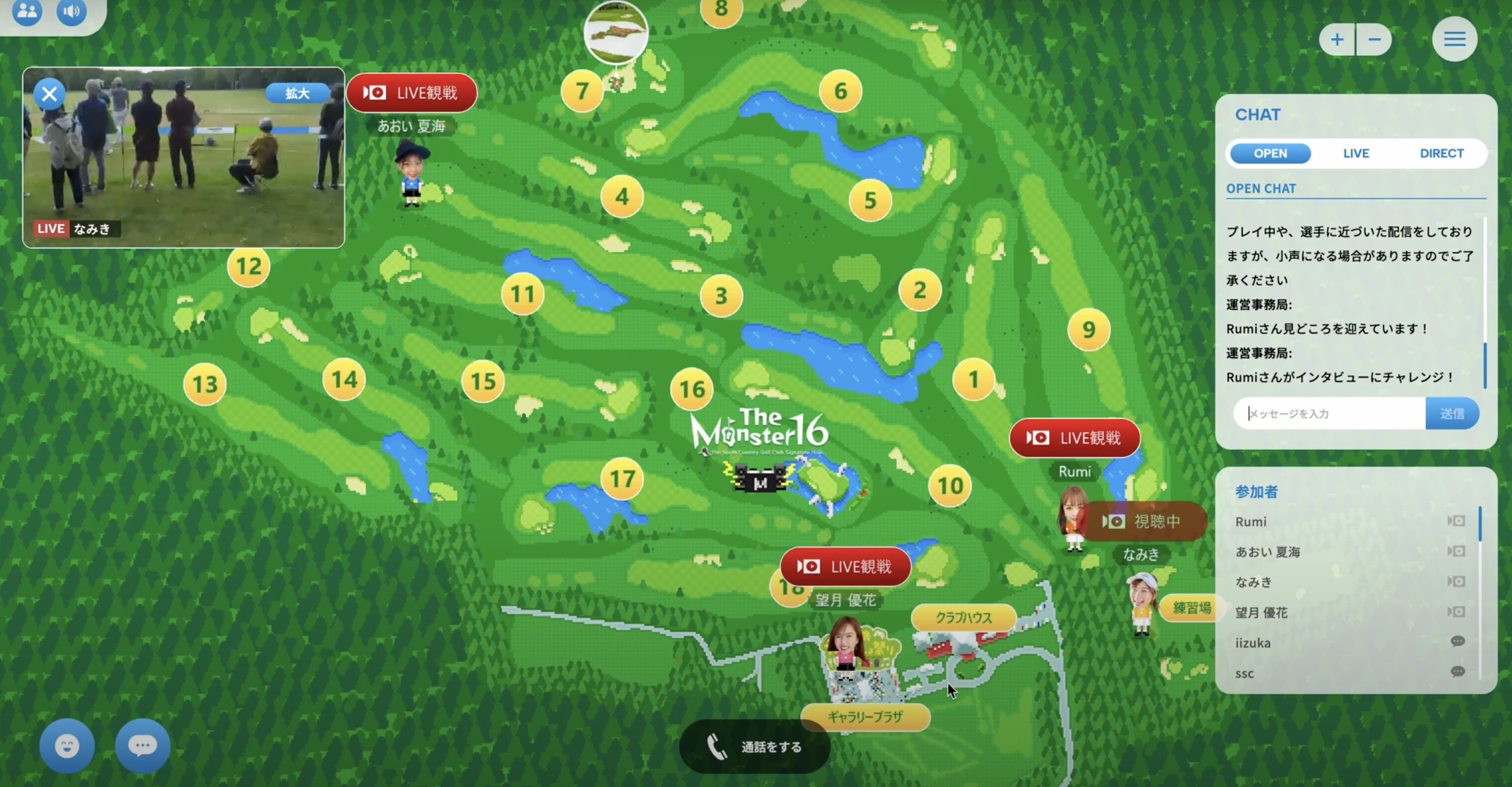Screen dimensions: 1512x787
Task: Toggle the speaker sound icon
Action: [x=72, y=11]
